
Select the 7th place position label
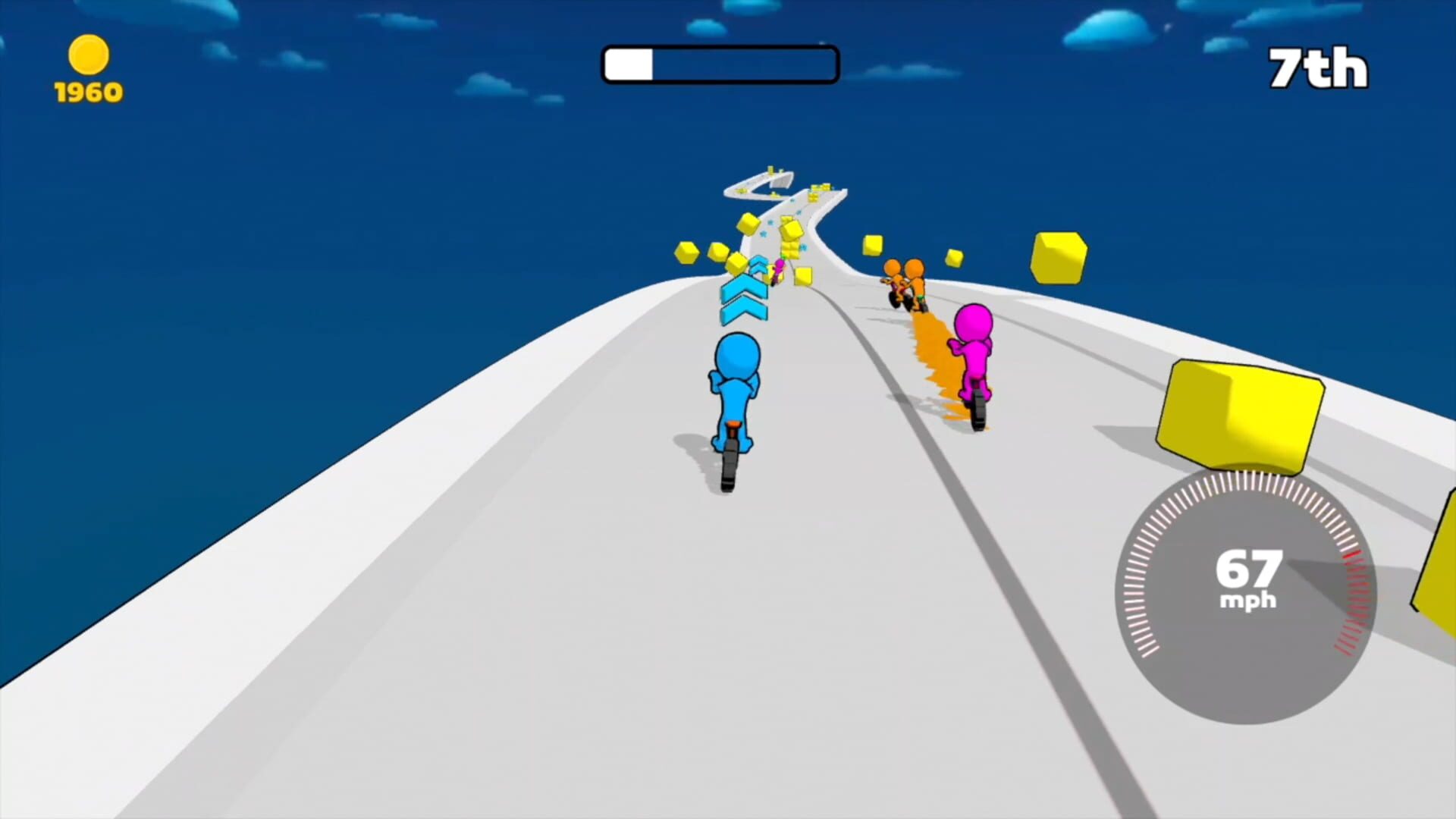click(1317, 67)
